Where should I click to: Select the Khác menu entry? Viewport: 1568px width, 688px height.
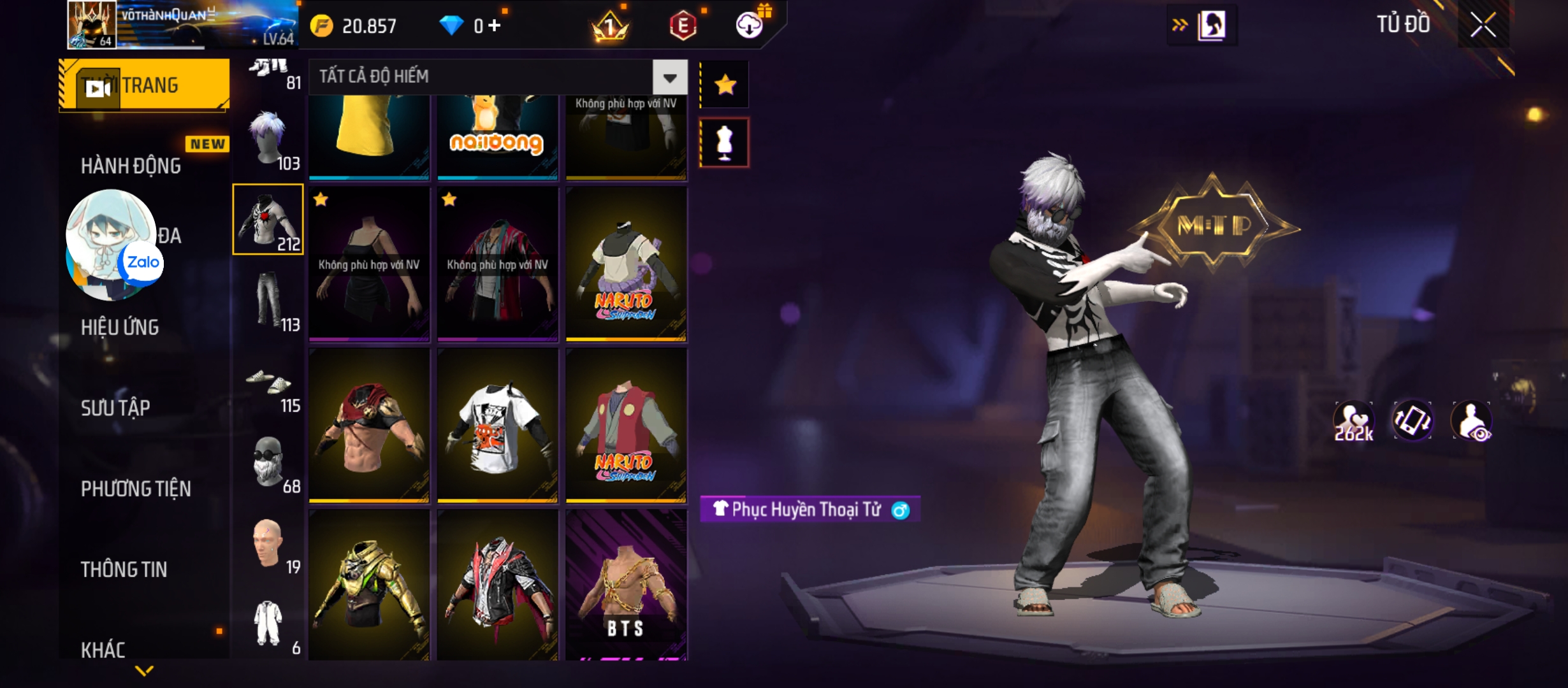(x=103, y=649)
